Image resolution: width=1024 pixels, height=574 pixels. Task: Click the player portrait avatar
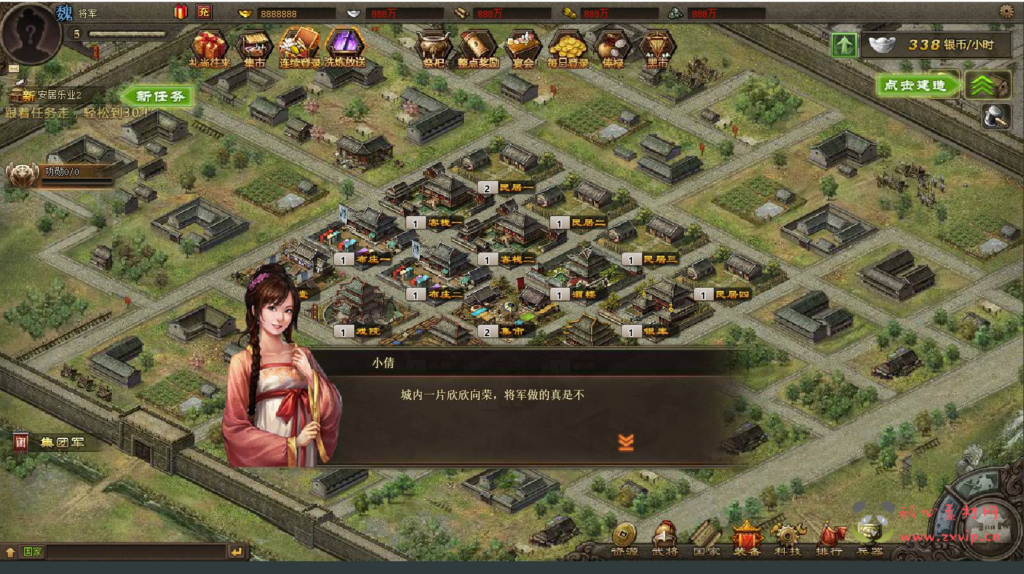30,30
